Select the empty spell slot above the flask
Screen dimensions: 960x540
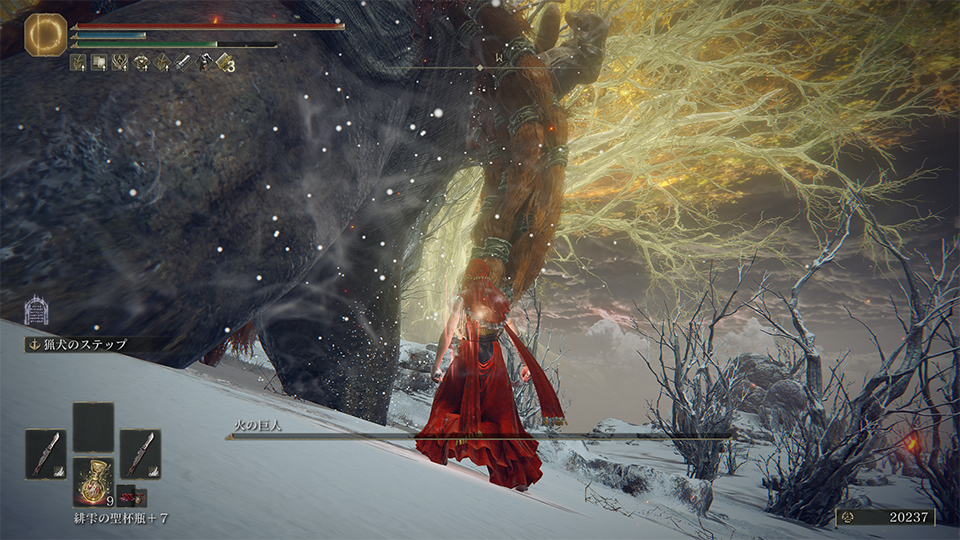pyautogui.click(x=93, y=427)
